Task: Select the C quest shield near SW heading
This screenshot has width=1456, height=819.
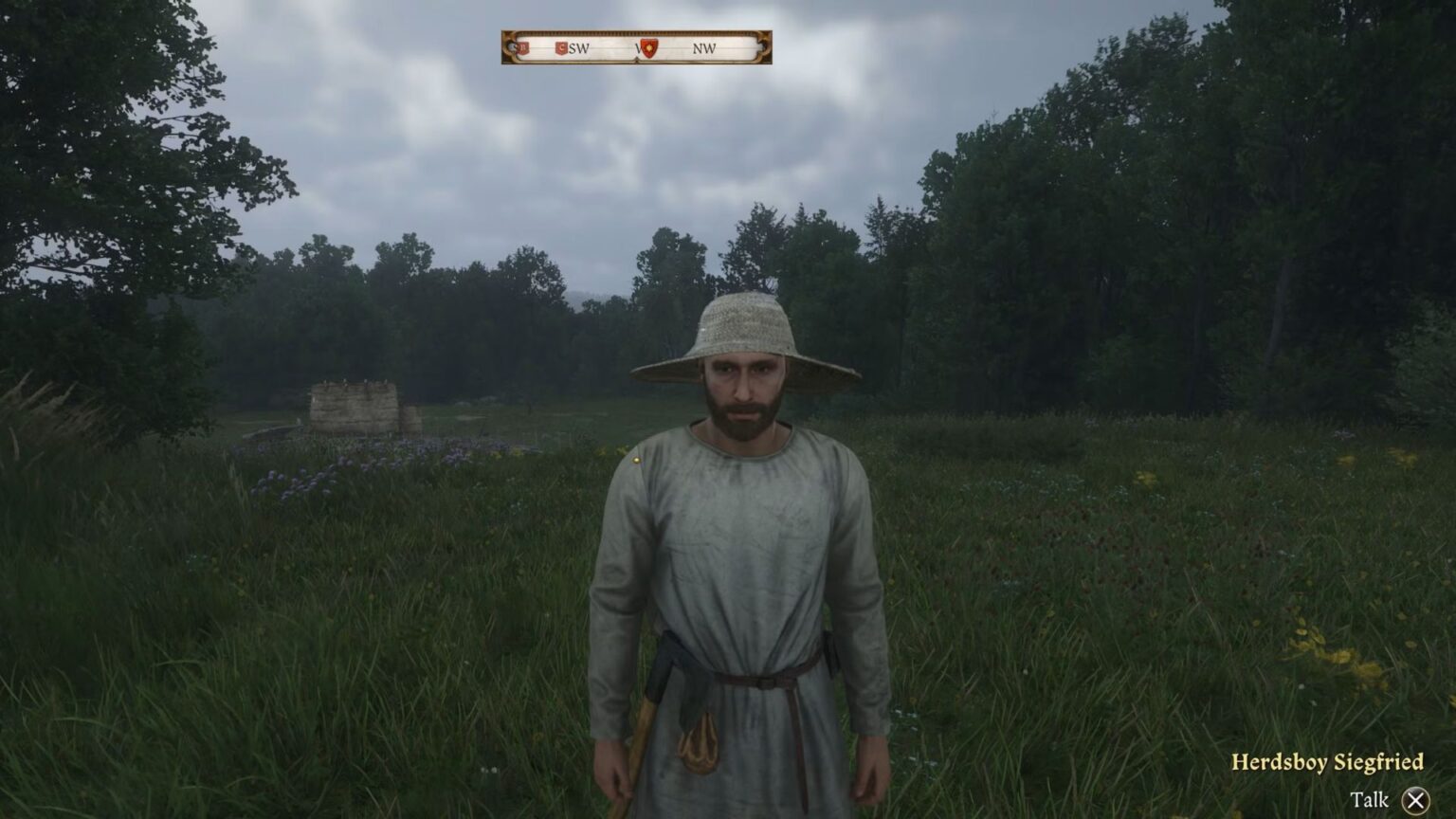Action: click(561, 46)
